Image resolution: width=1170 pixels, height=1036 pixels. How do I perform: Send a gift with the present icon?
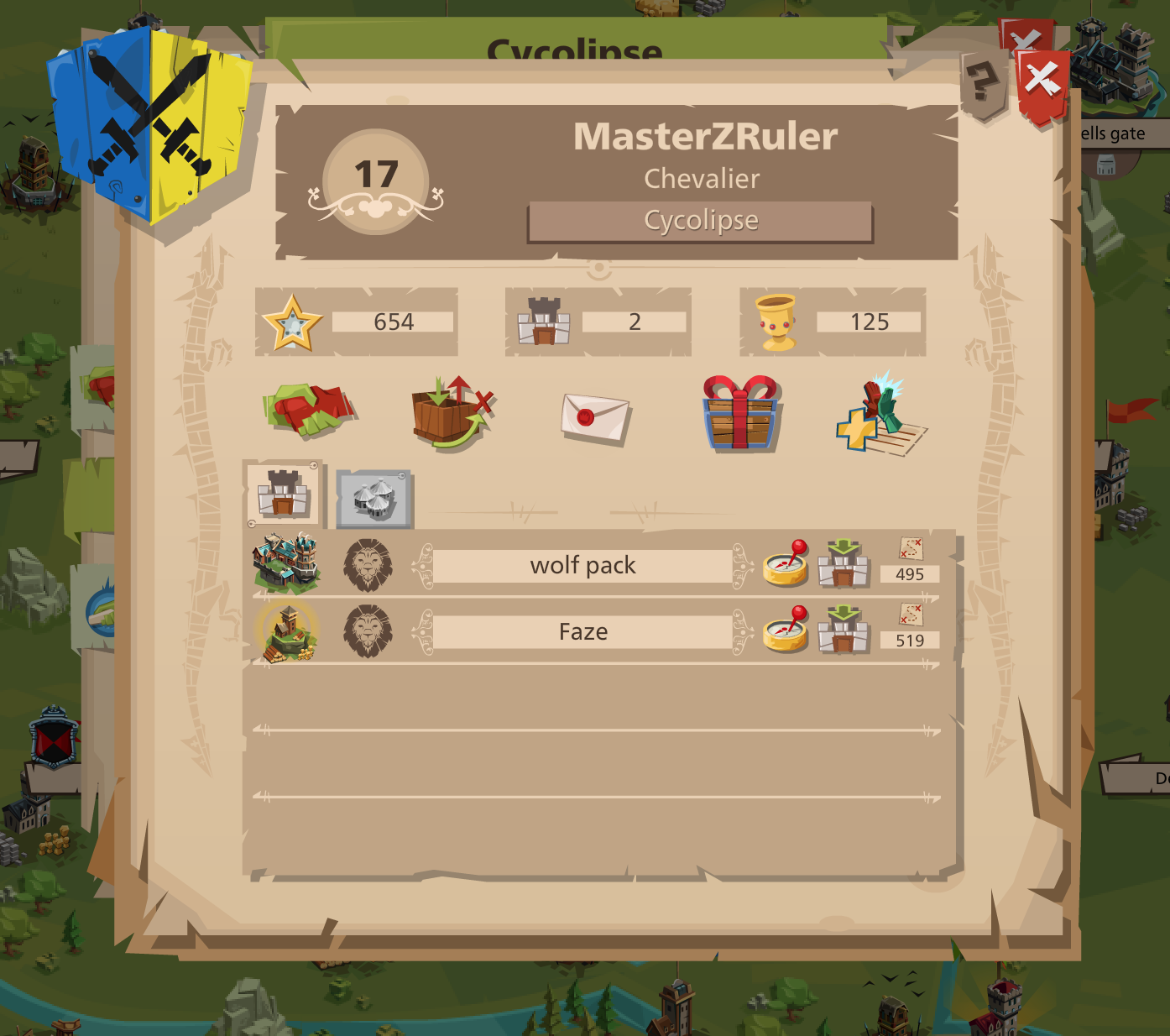[x=737, y=414]
